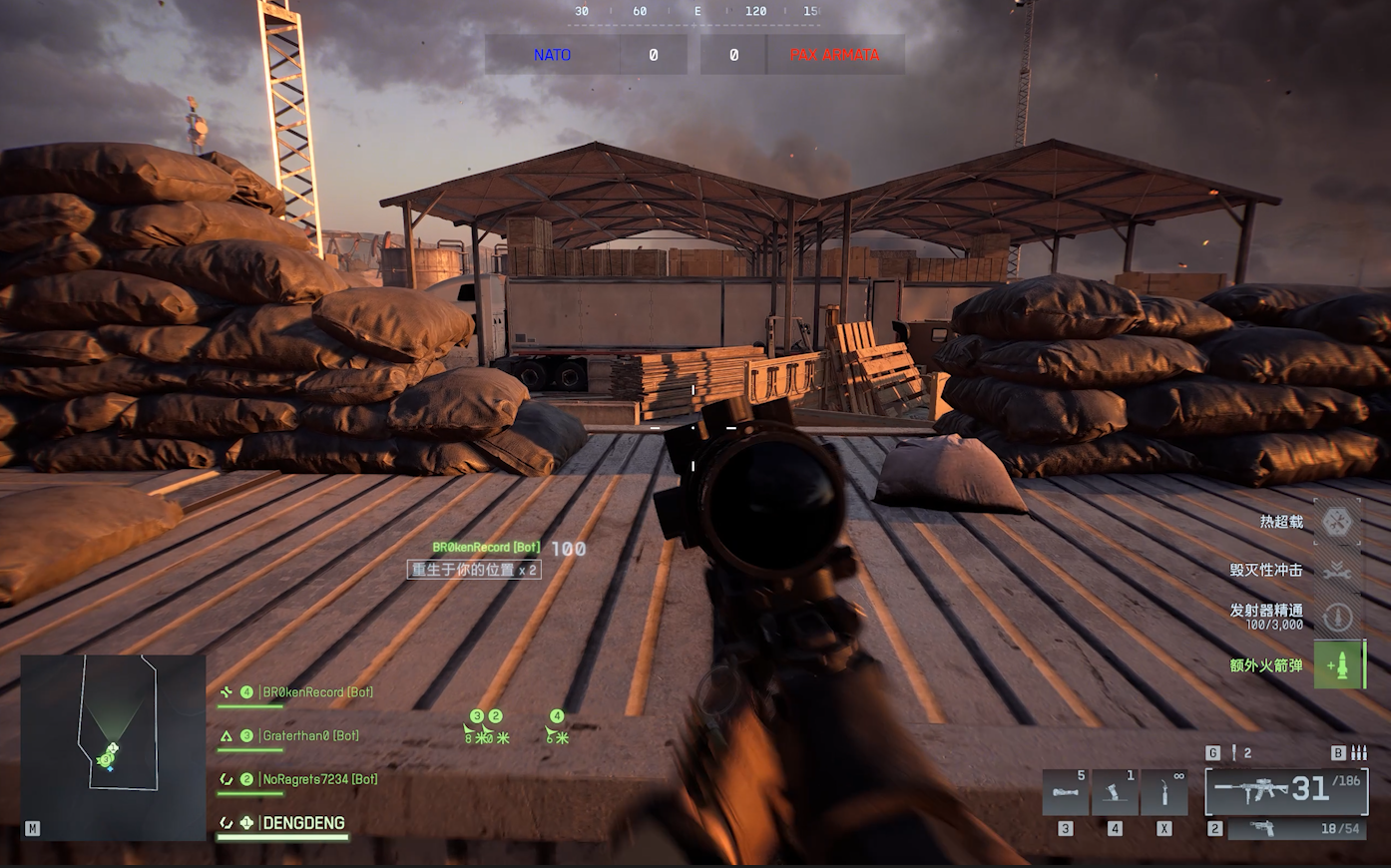Viewport: 1391px width, 868px height.
Task: Activate the green 额外火箭弹 extra rocket perk
Action: (1338, 665)
